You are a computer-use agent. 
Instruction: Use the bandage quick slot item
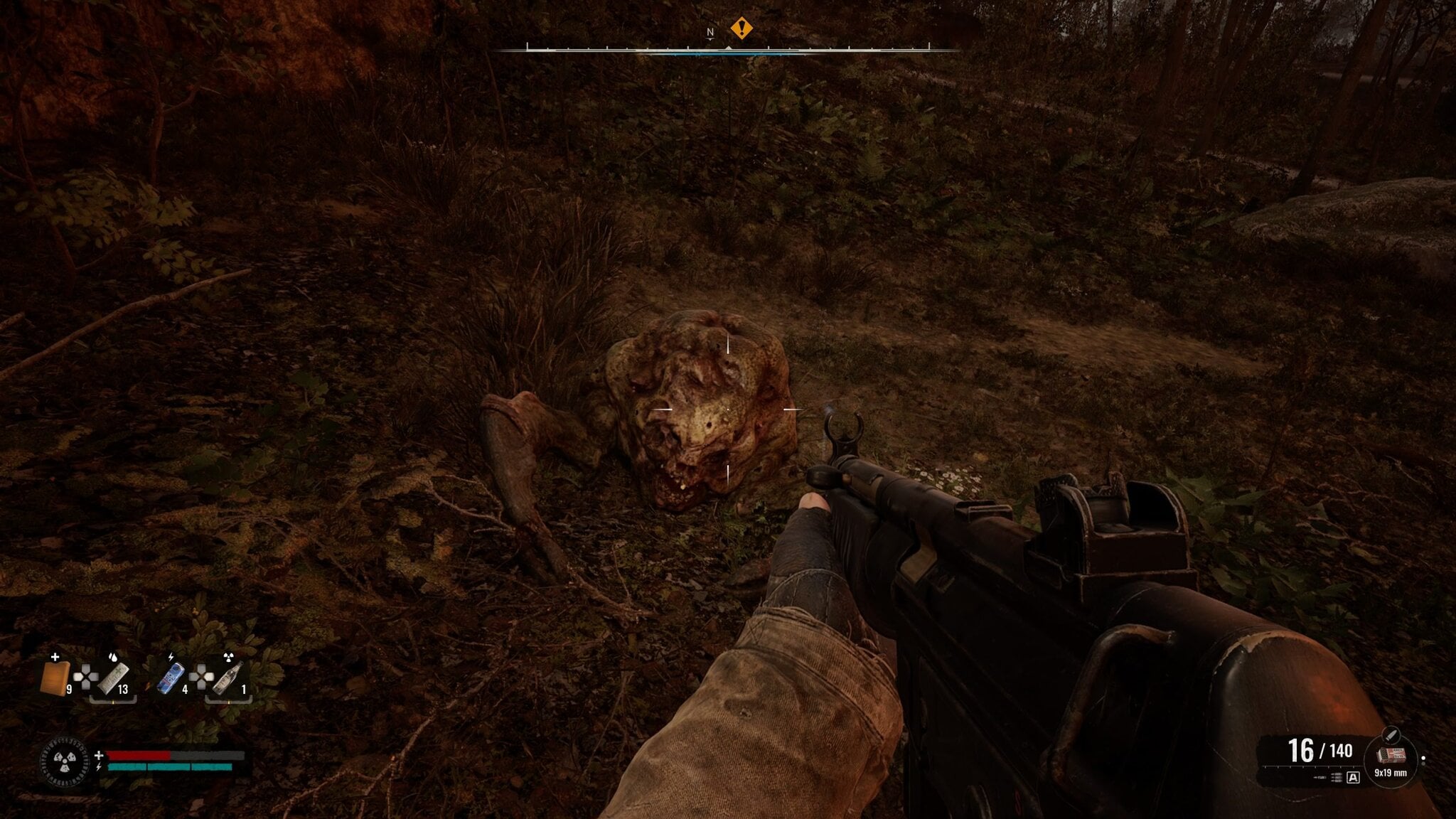(x=113, y=678)
